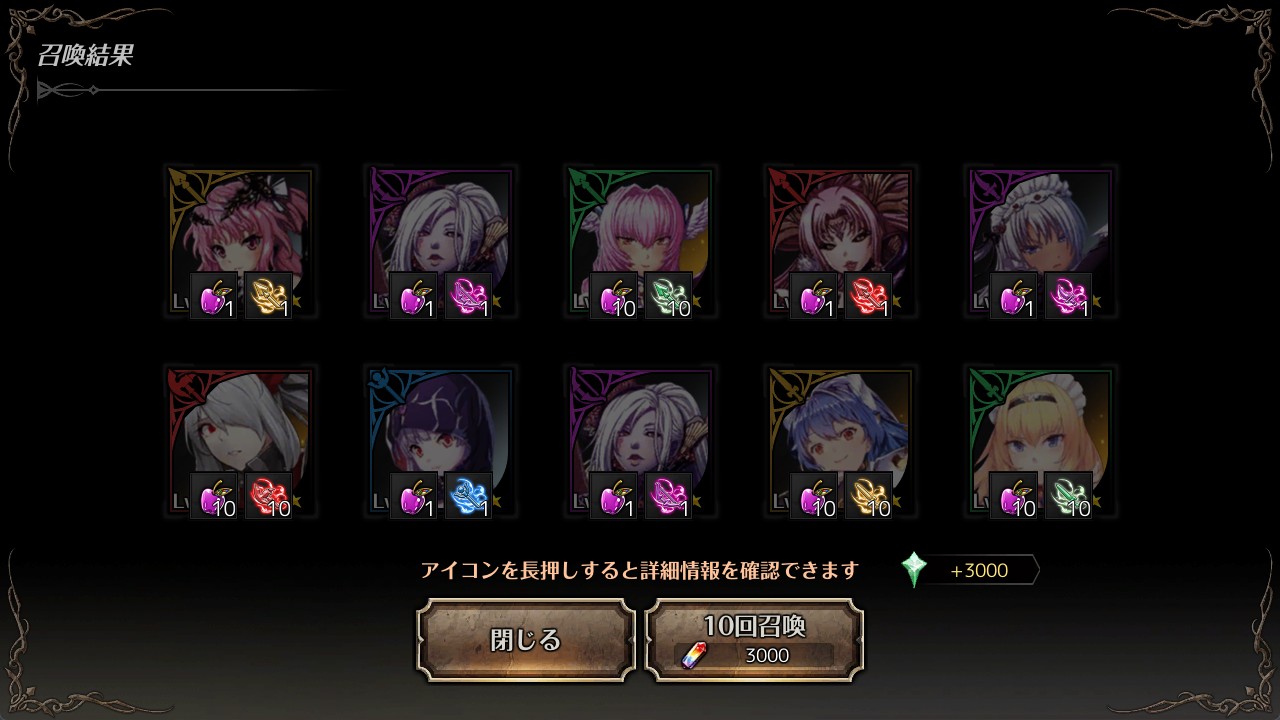Select the silver-haired dark-skinned maid character
1280x720 pixels.
1040,230
